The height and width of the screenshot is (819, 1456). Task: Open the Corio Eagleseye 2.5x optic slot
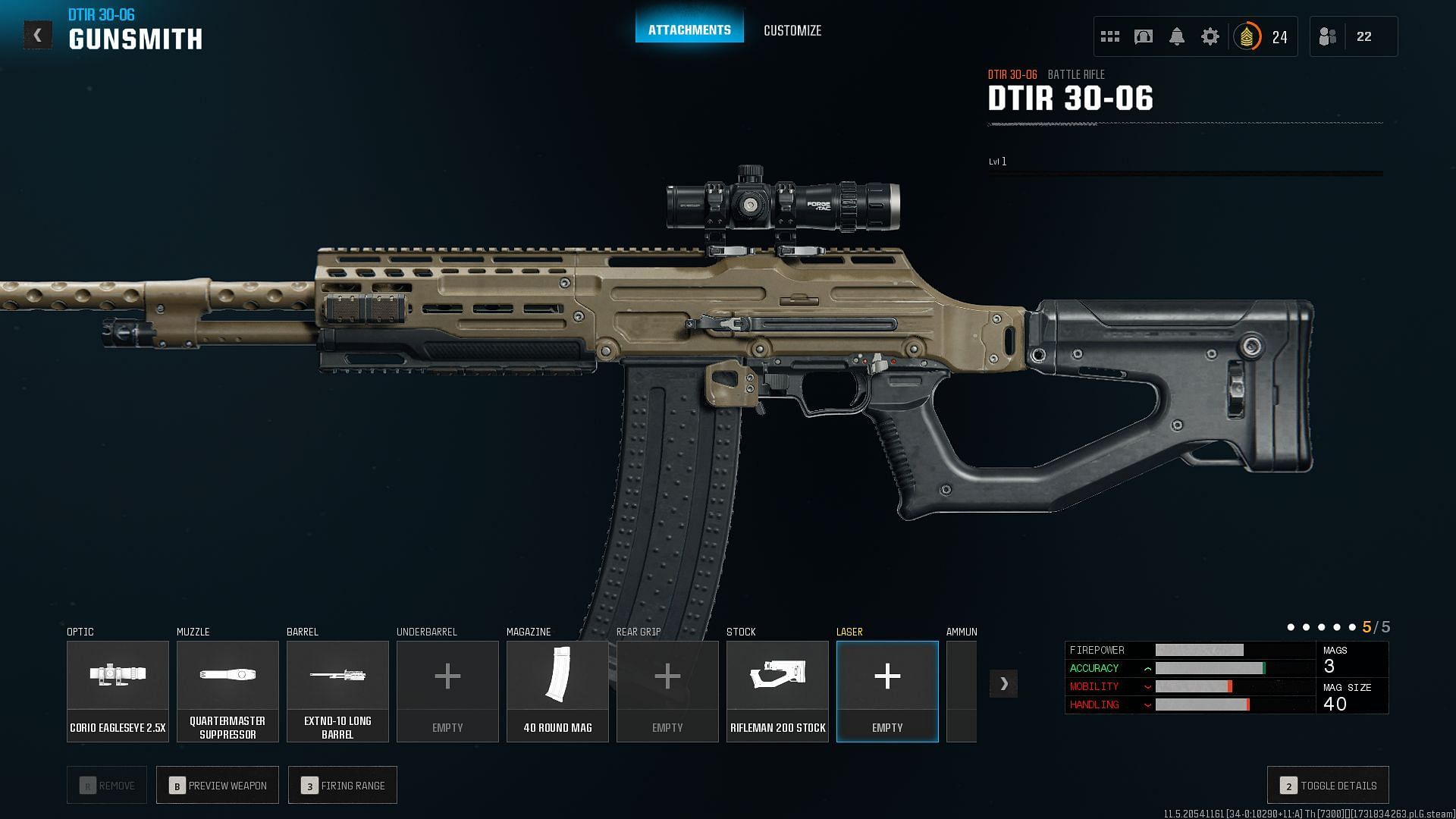118,691
